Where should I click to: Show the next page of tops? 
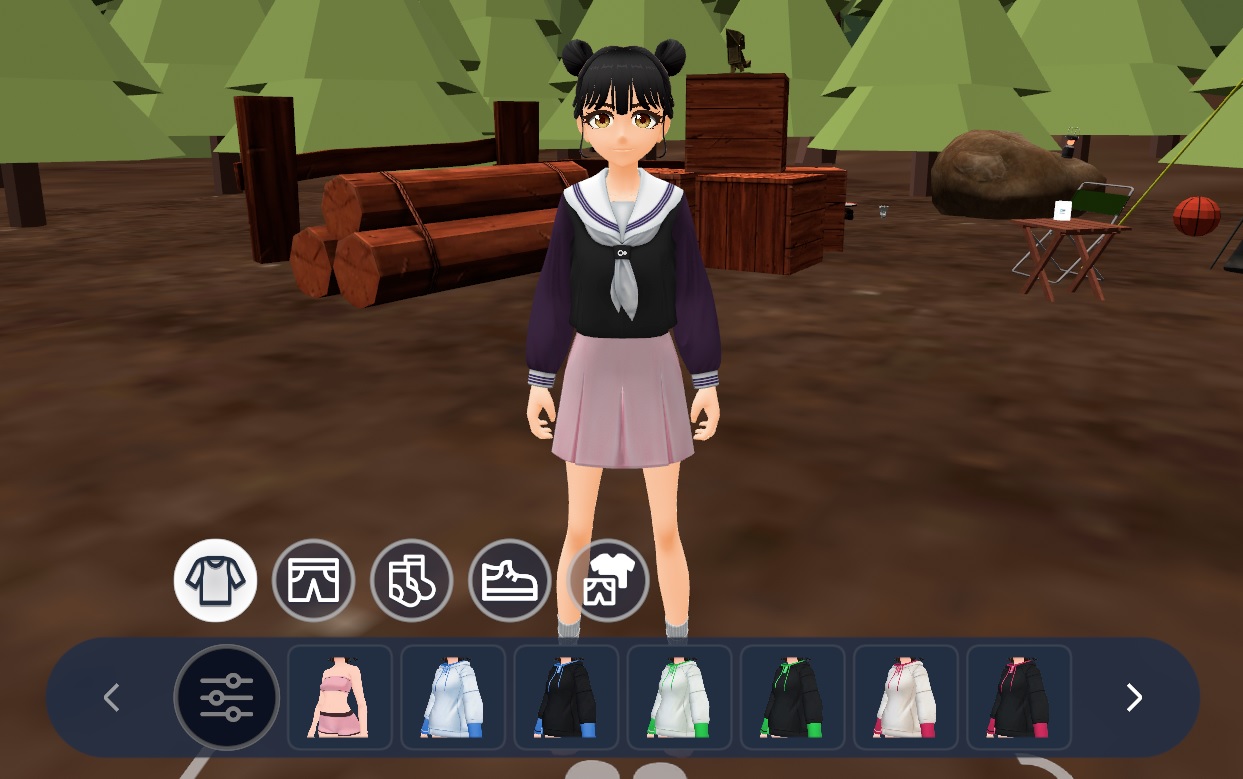pos(1133,697)
